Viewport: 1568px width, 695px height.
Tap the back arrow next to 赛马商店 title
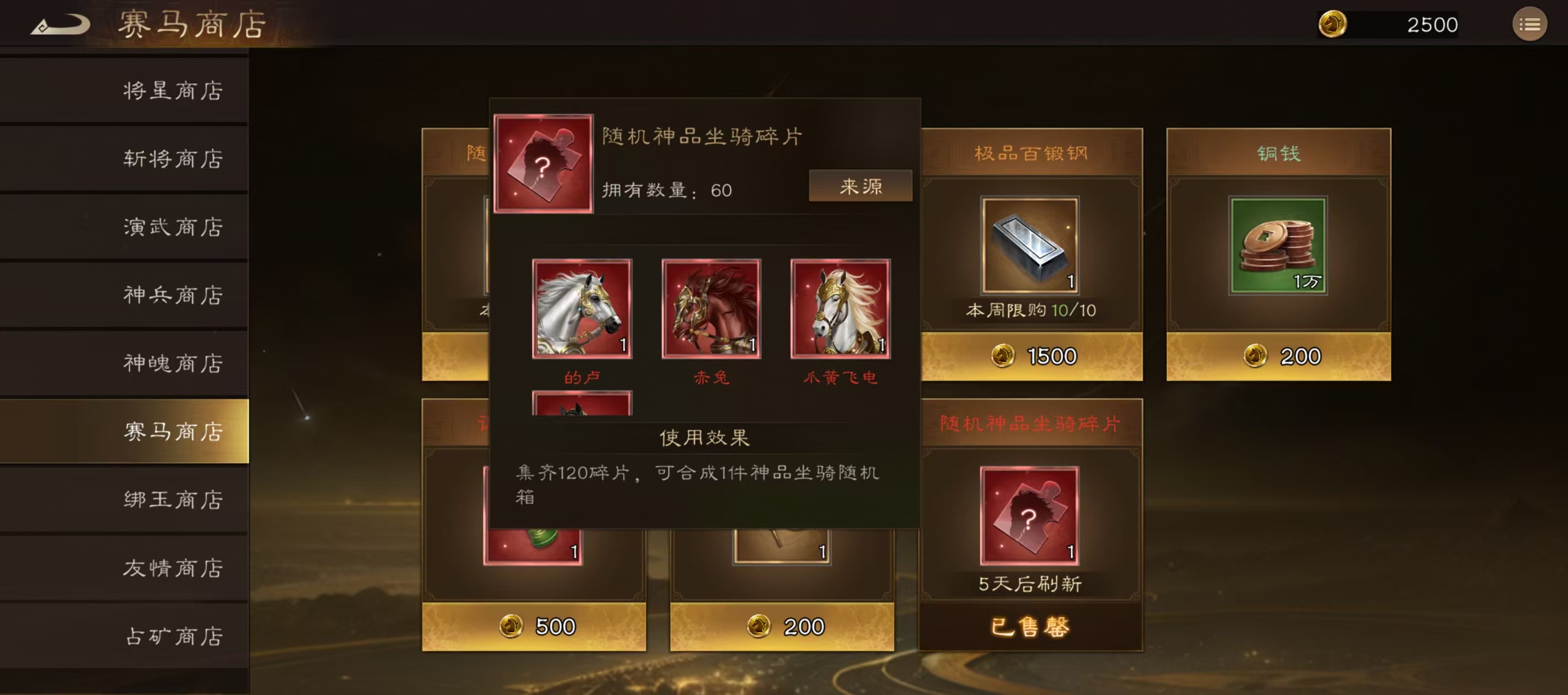(61, 23)
